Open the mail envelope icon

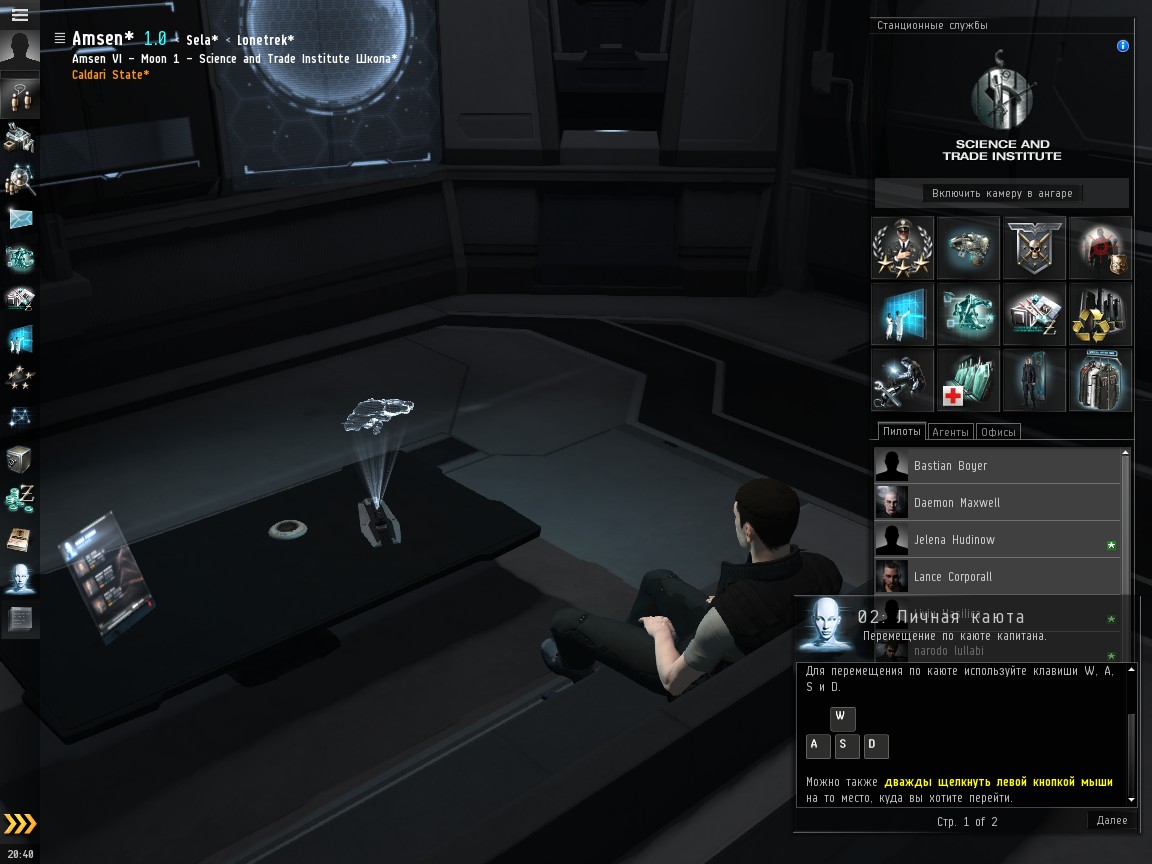[x=20, y=218]
